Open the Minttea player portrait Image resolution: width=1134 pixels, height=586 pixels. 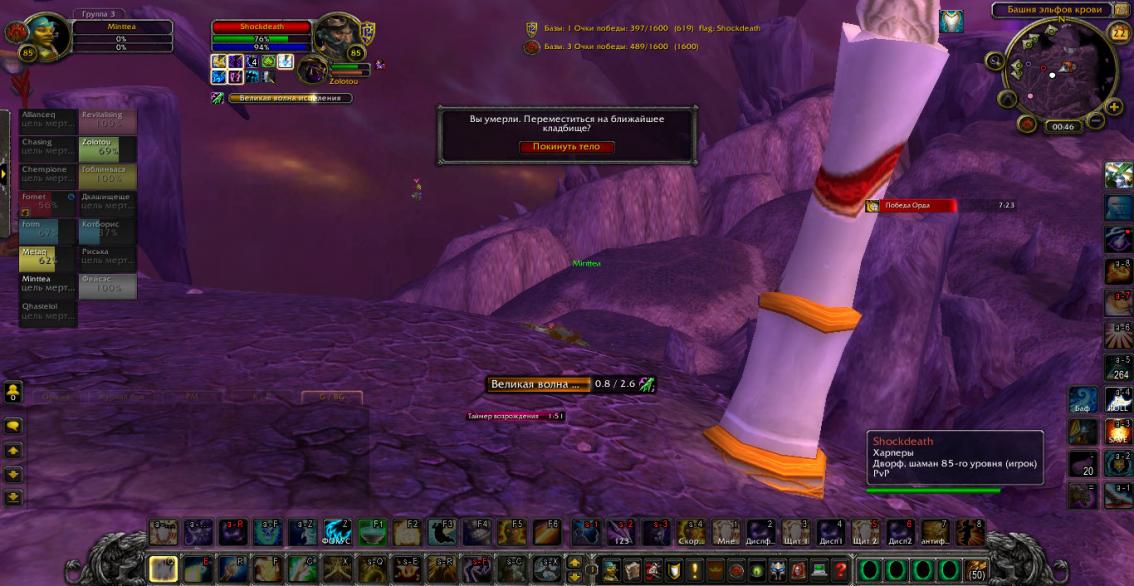44,38
